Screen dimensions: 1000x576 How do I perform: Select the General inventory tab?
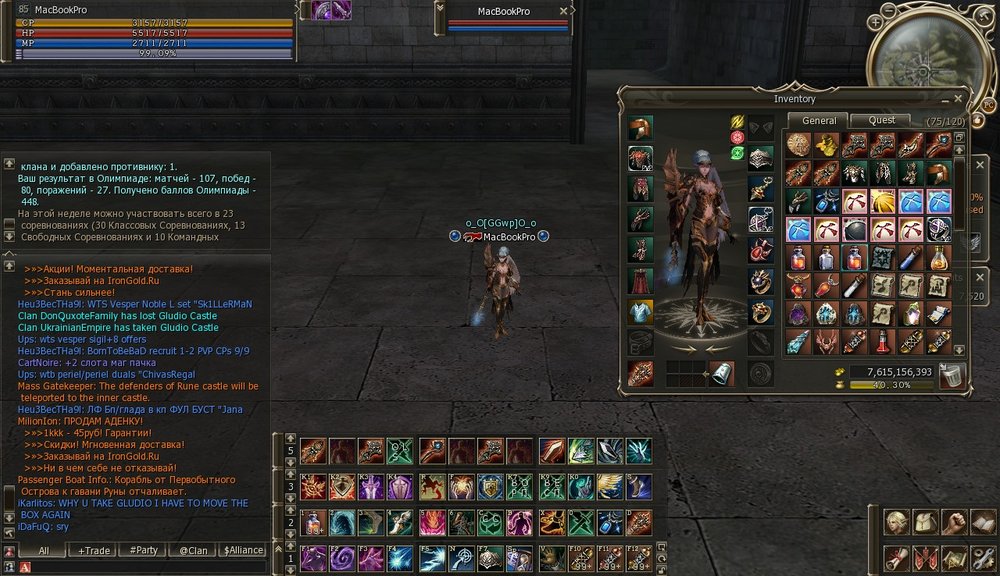click(819, 121)
